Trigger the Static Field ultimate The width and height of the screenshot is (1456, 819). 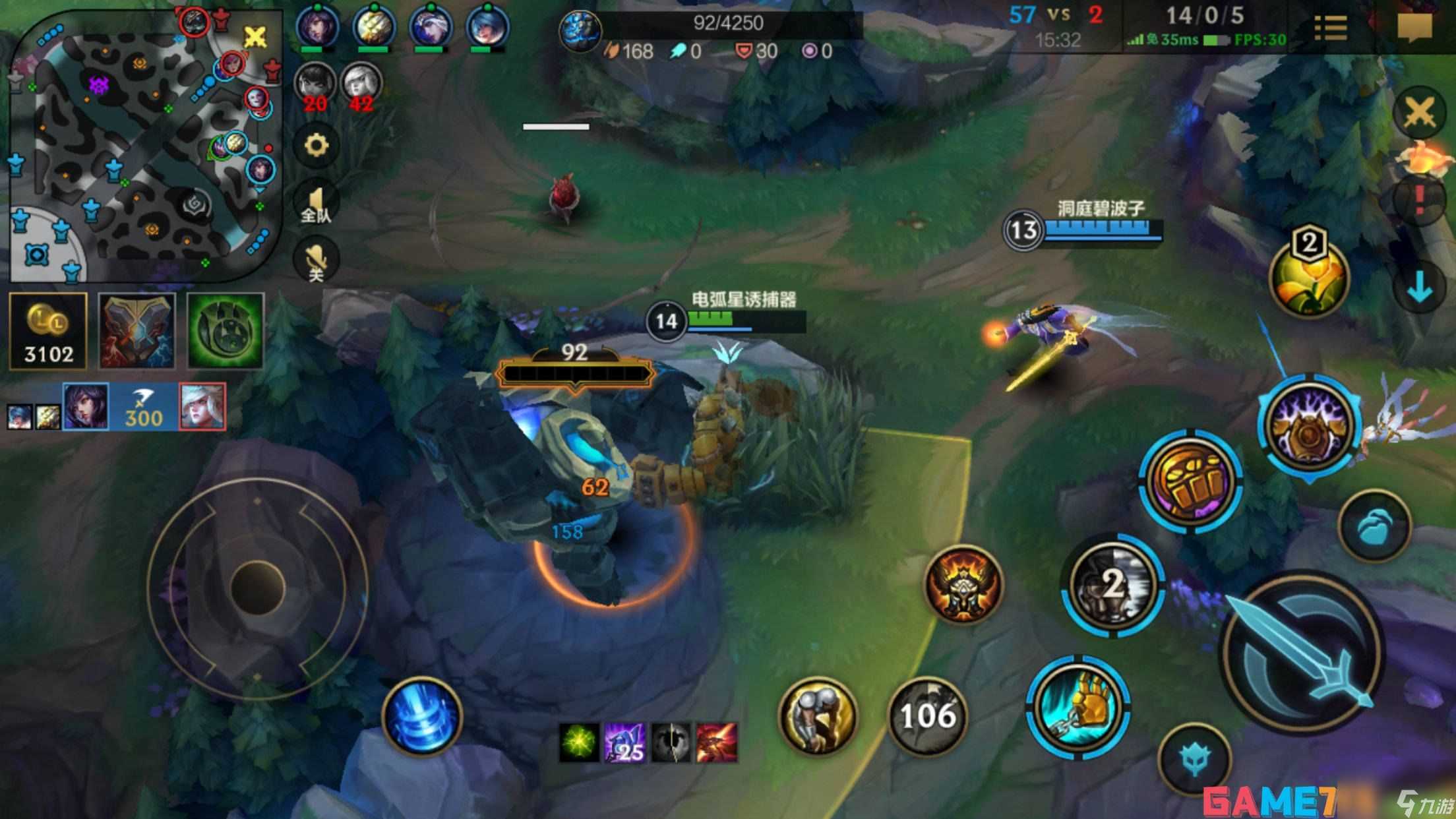click(x=1309, y=427)
